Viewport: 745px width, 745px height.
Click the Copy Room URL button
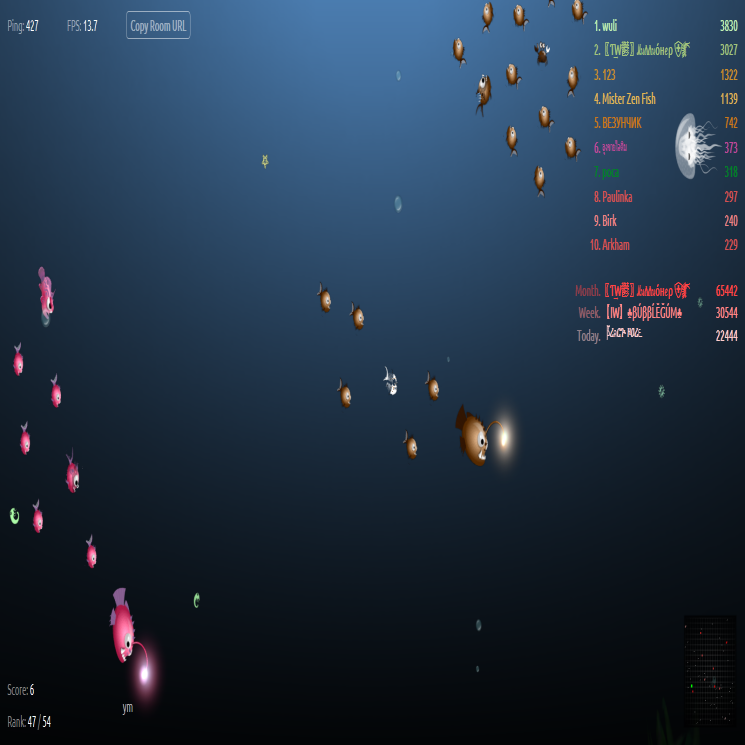point(158,26)
